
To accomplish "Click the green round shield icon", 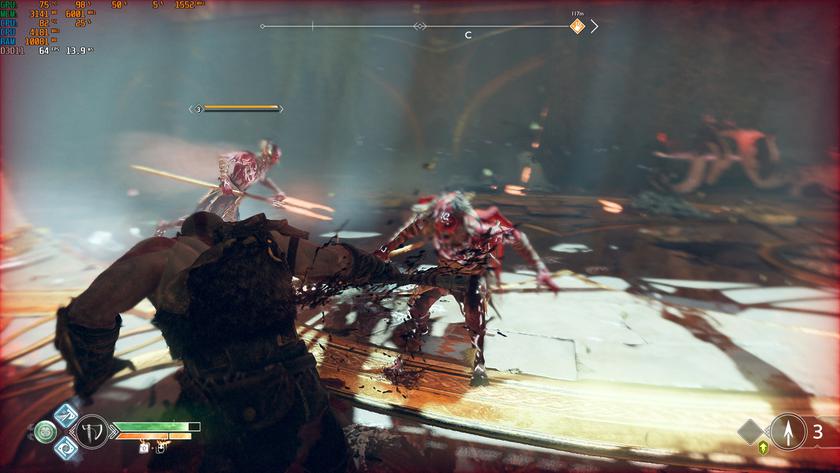I will (x=45, y=432).
